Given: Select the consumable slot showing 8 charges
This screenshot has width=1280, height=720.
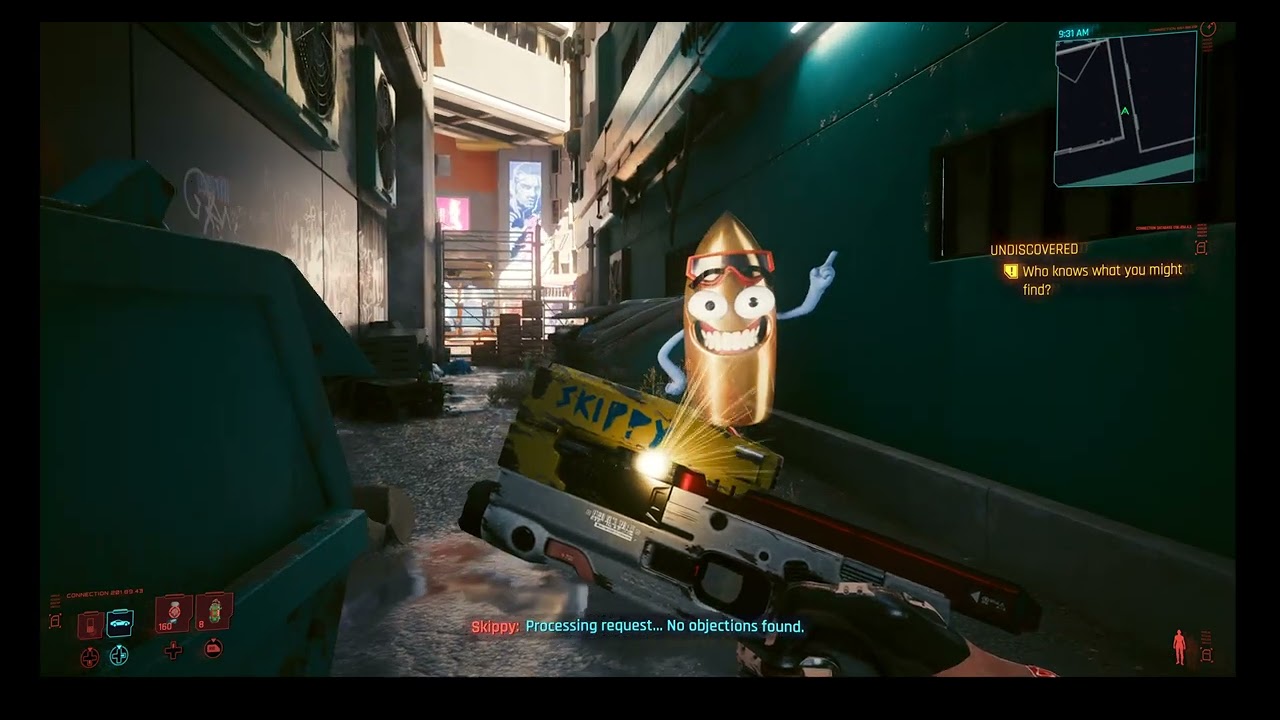Looking at the screenshot, I should (x=215, y=612).
